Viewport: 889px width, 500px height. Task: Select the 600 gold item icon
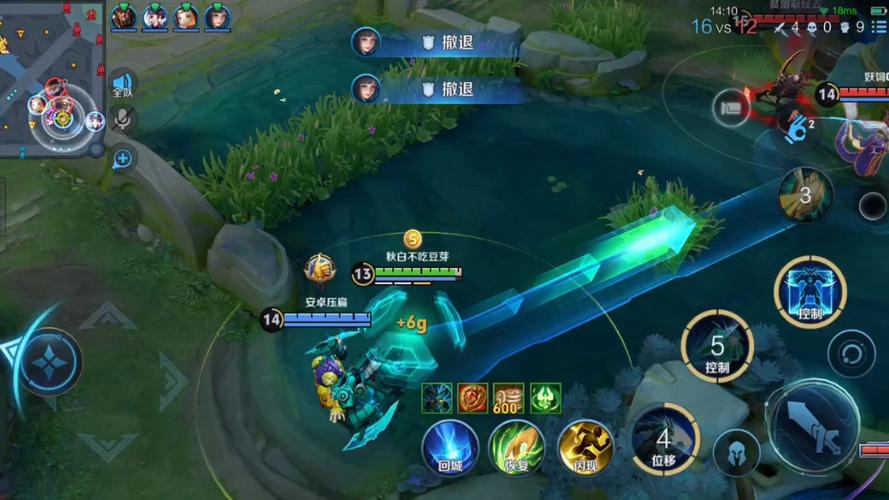(x=509, y=398)
